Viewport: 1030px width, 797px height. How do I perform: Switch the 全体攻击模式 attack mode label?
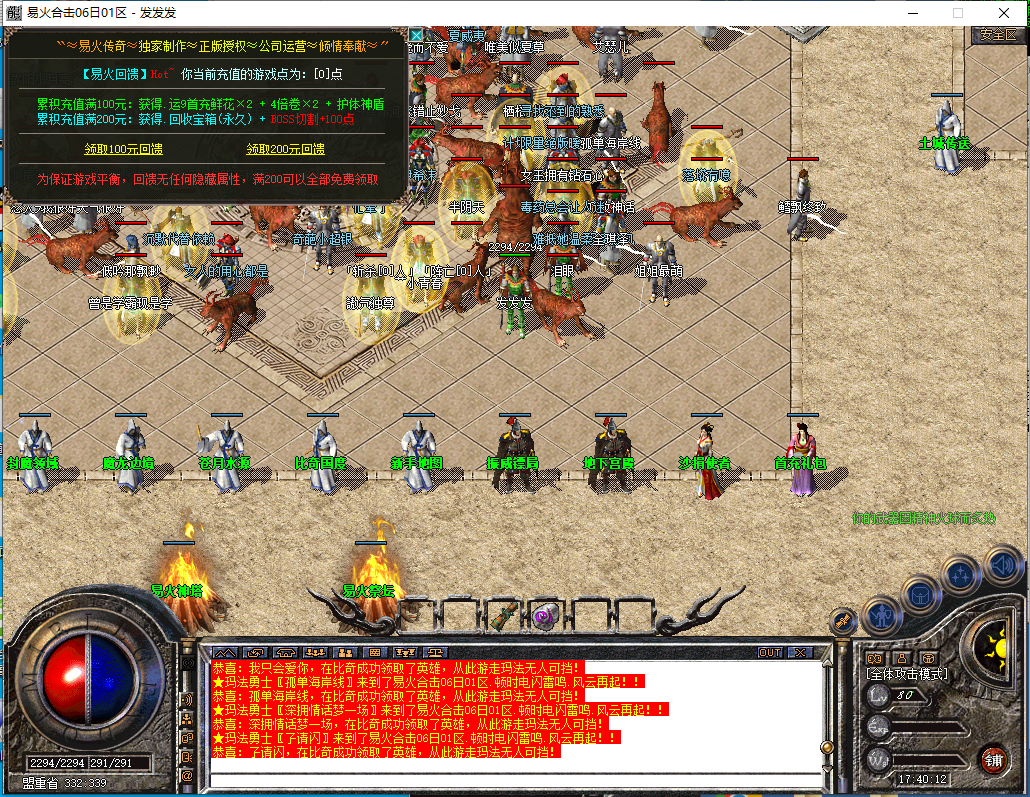tap(906, 673)
